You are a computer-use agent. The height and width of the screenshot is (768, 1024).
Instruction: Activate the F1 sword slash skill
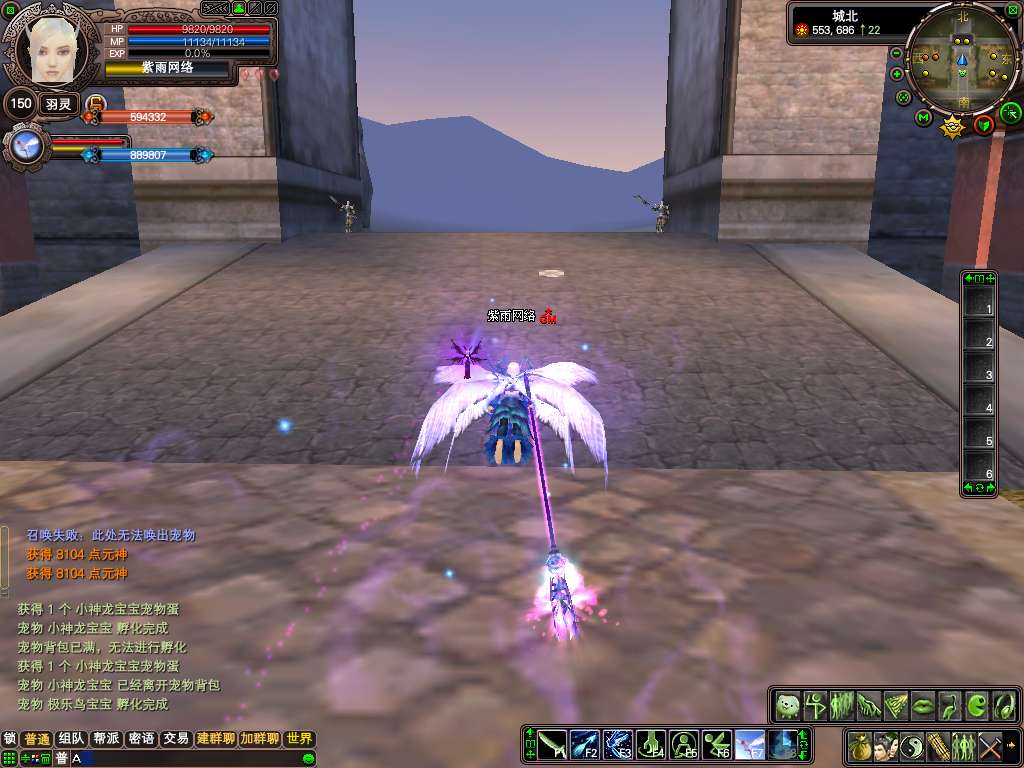553,745
